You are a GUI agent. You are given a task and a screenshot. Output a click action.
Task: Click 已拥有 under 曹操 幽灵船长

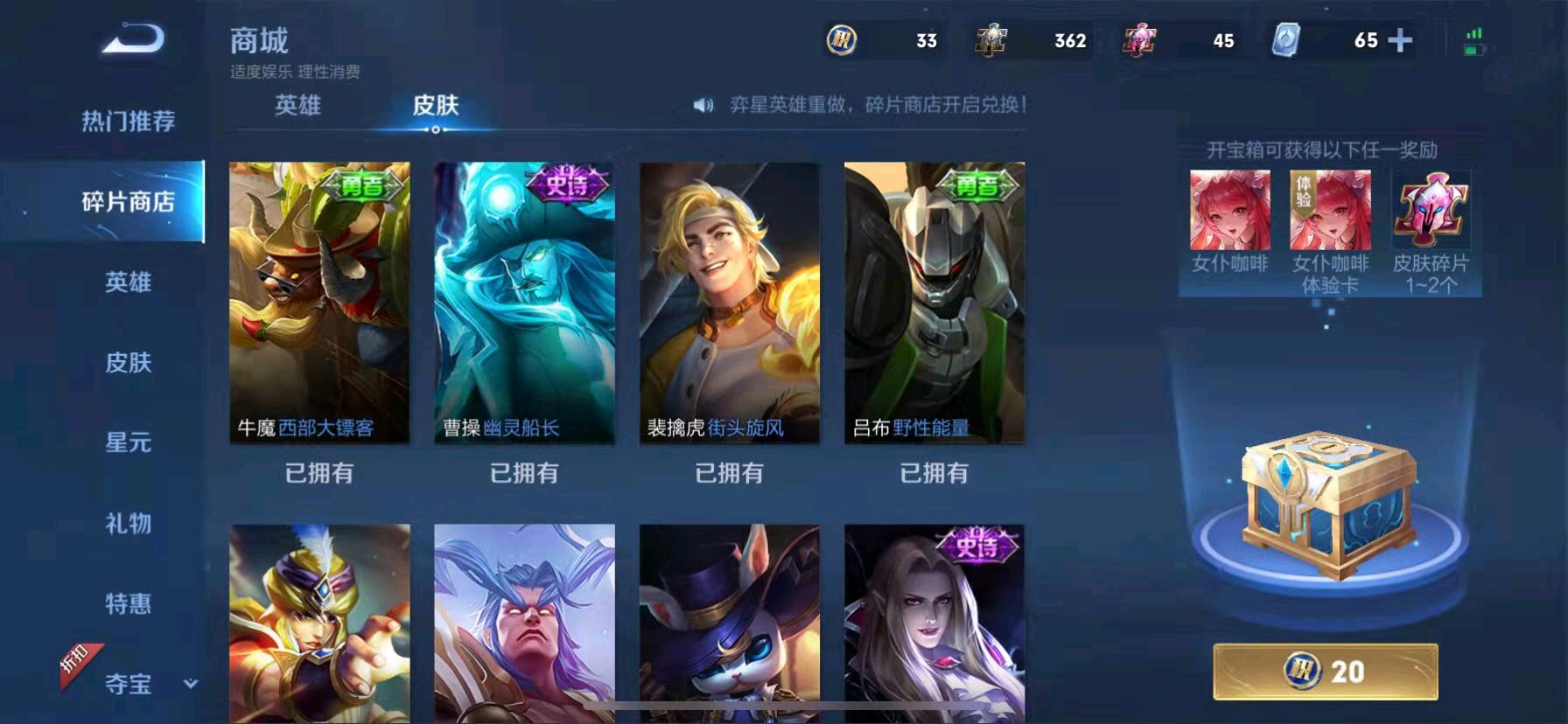tap(524, 473)
